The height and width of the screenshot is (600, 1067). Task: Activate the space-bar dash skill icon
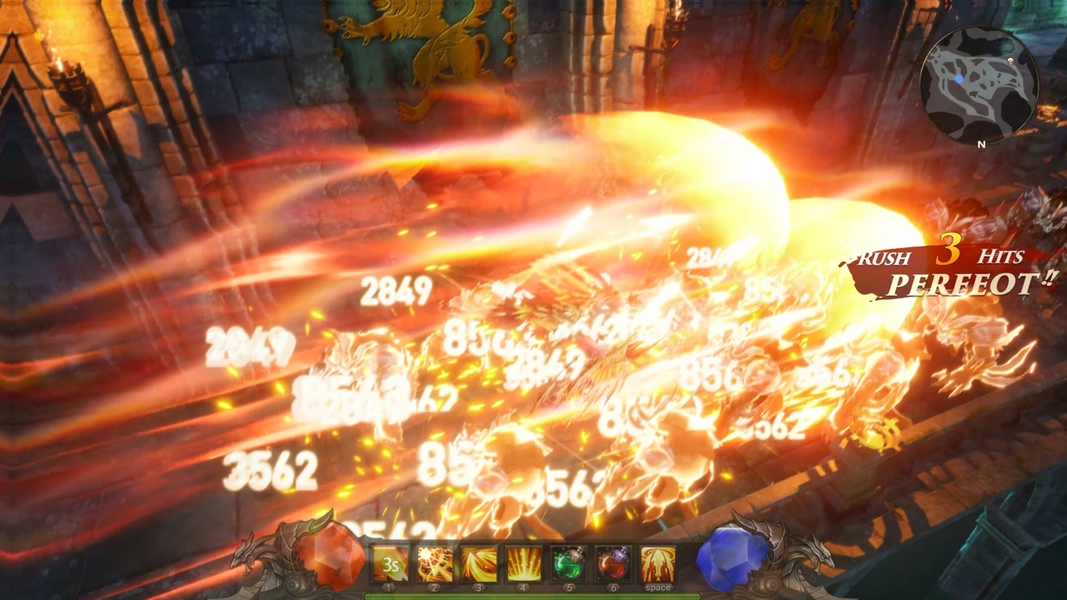pyautogui.click(x=657, y=564)
